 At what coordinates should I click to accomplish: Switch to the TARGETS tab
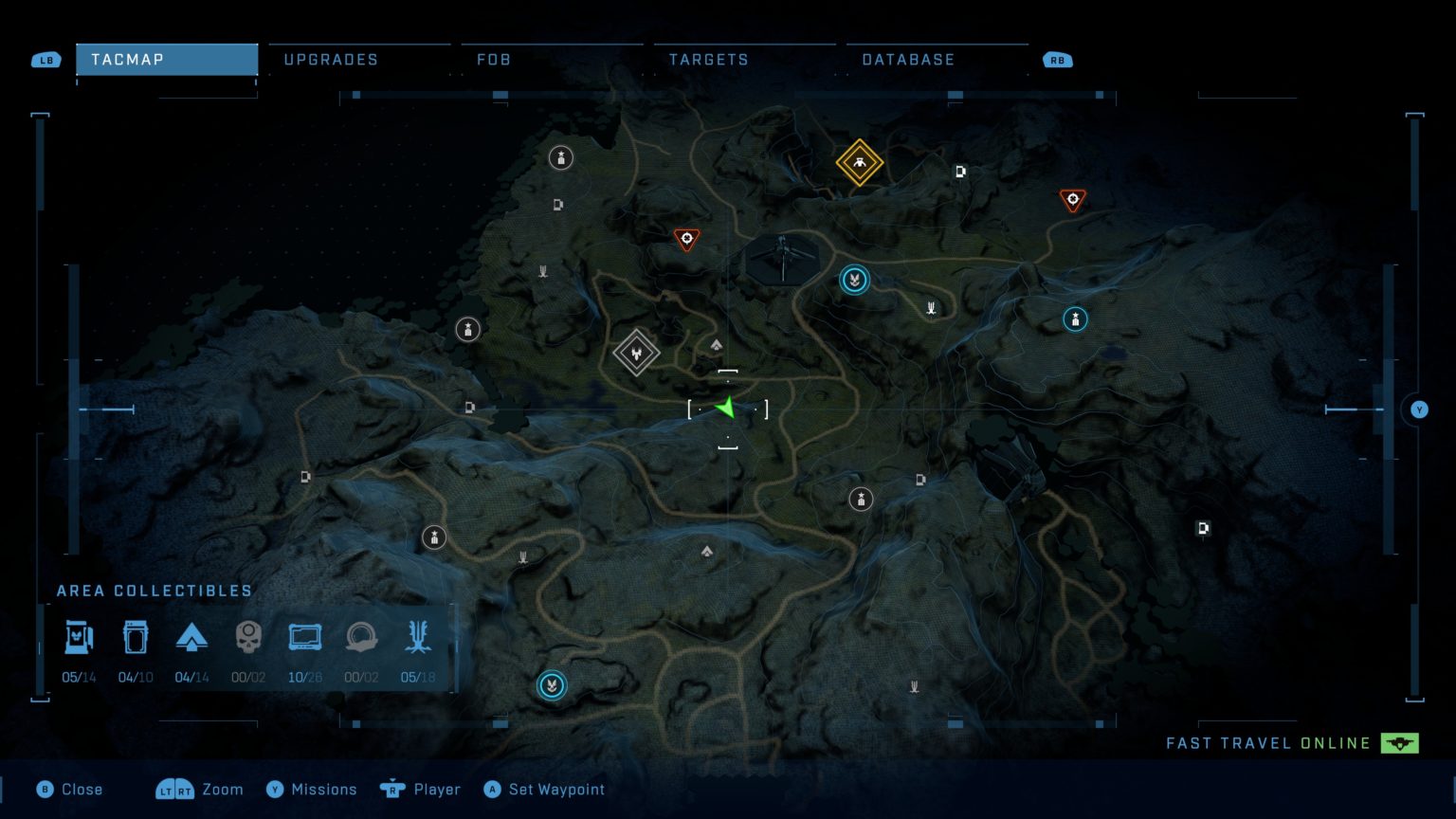click(707, 59)
